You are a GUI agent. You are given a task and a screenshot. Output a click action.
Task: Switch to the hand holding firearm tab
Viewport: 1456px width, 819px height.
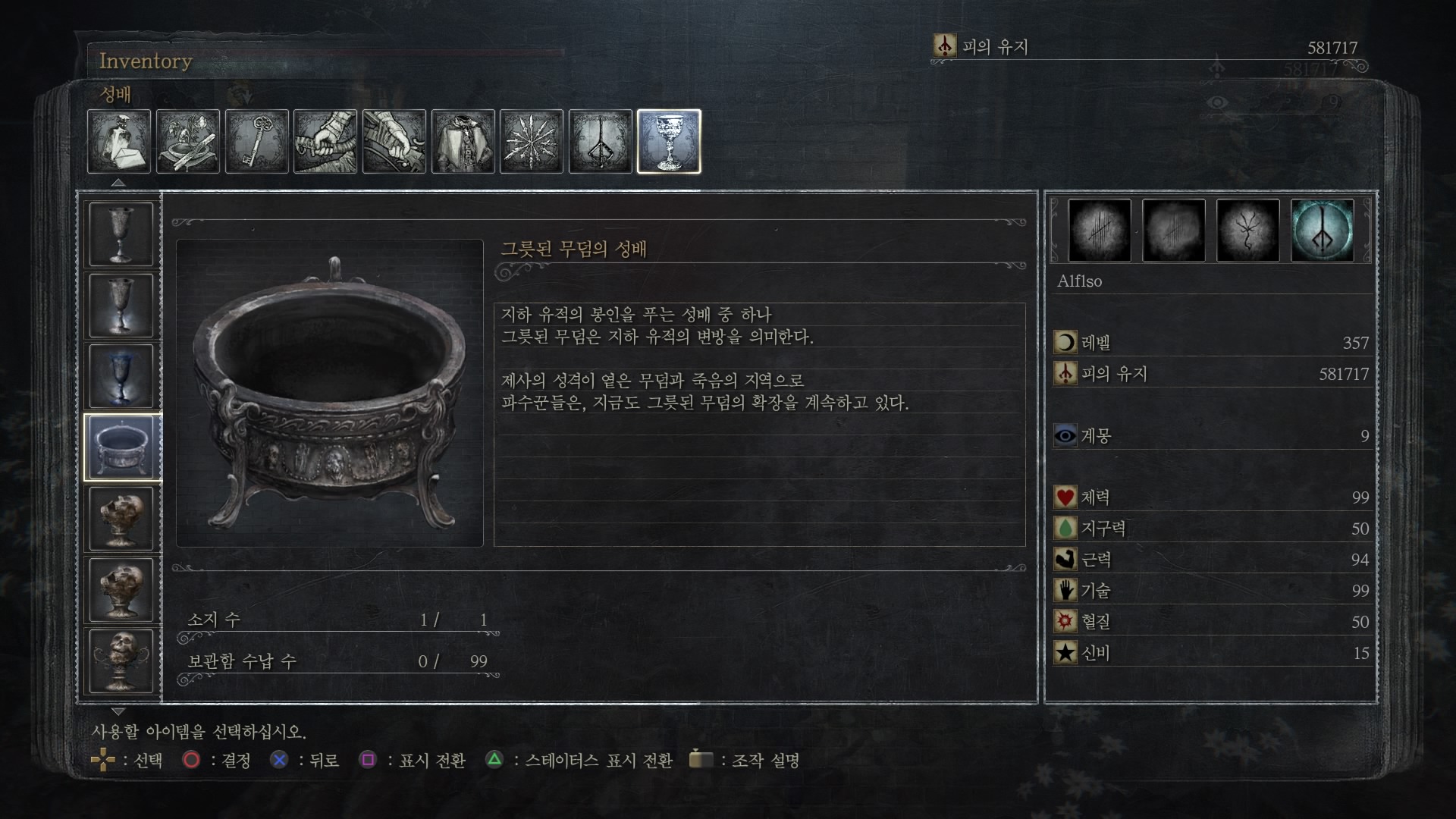[x=394, y=142]
